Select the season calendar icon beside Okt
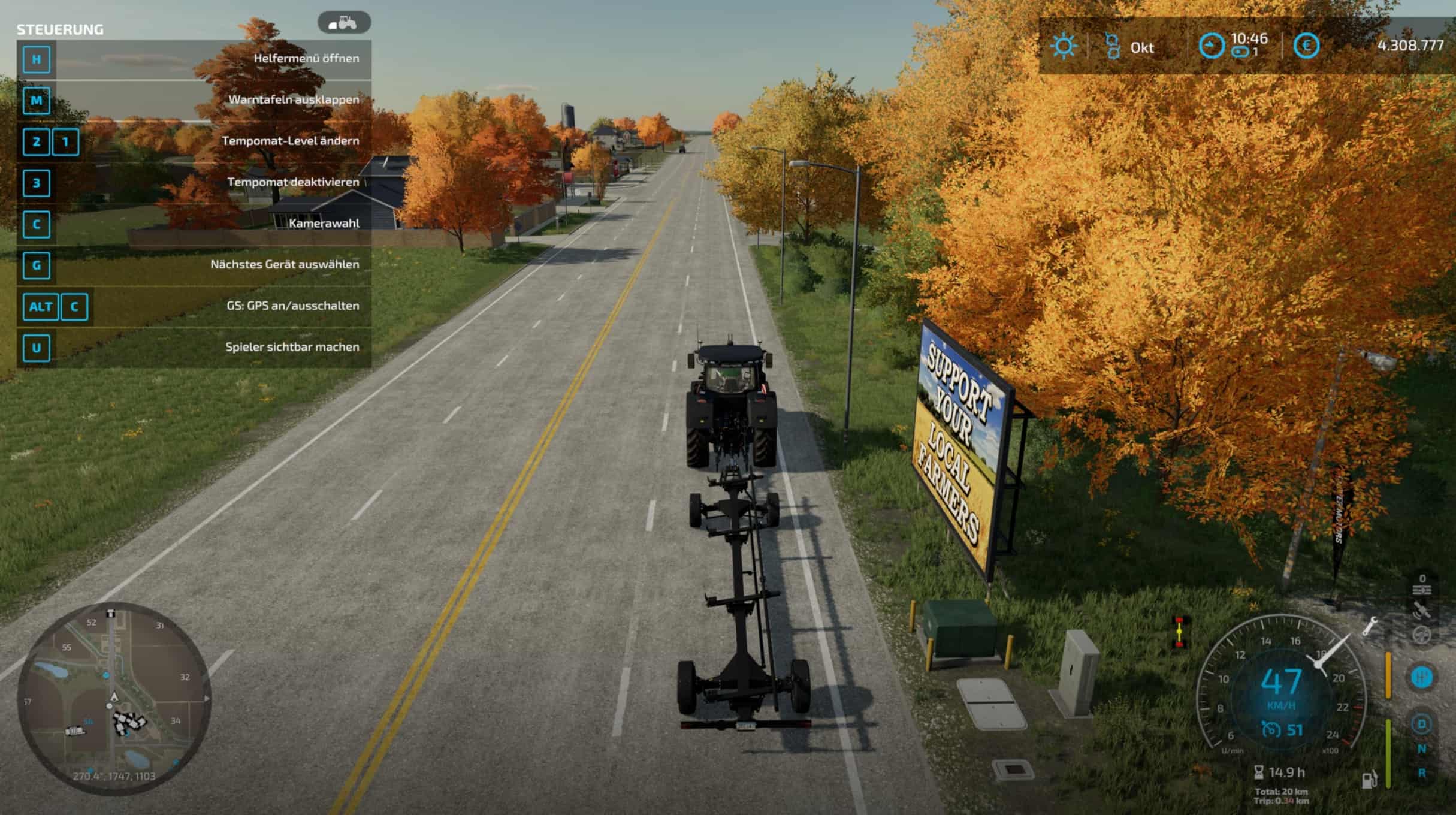 coord(1113,46)
